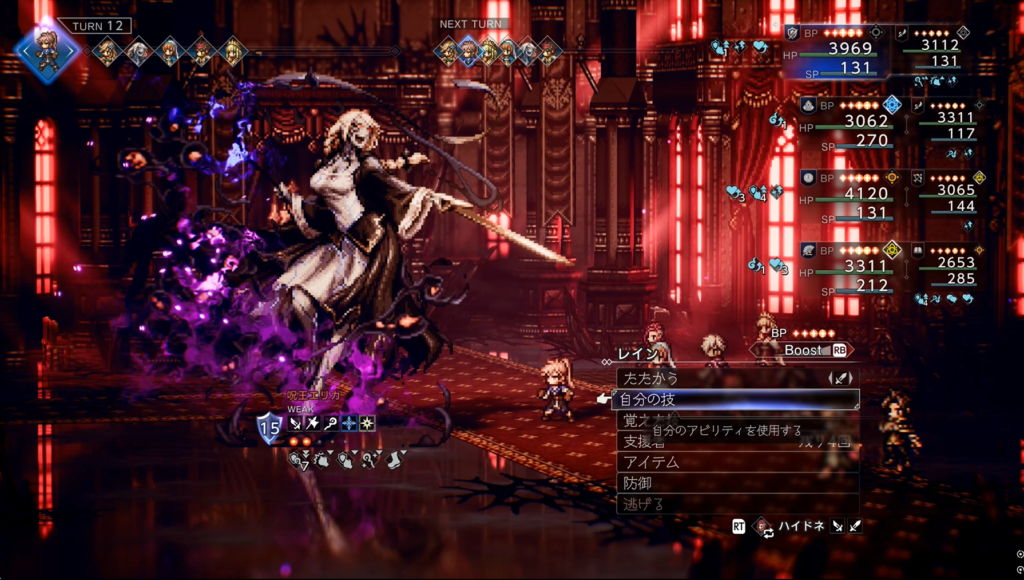The height and width of the screenshot is (580, 1024).
Task: Select the たたかう attack command
Action: [x=650, y=379]
